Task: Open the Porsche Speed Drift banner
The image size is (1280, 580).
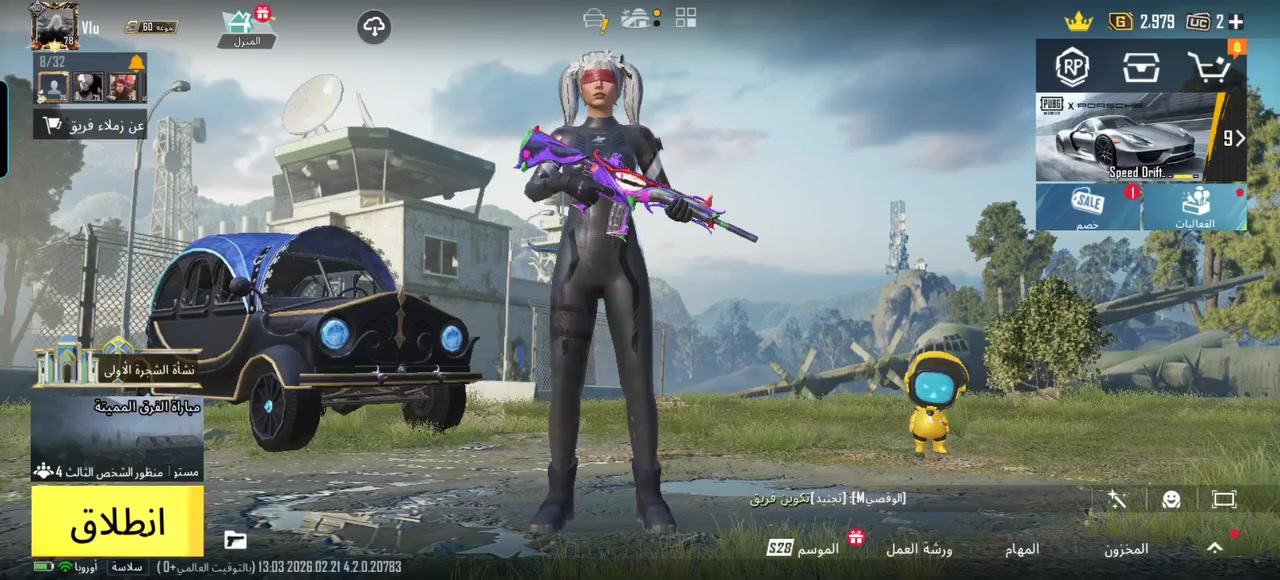Action: pyautogui.click(x=1131, y=137)
